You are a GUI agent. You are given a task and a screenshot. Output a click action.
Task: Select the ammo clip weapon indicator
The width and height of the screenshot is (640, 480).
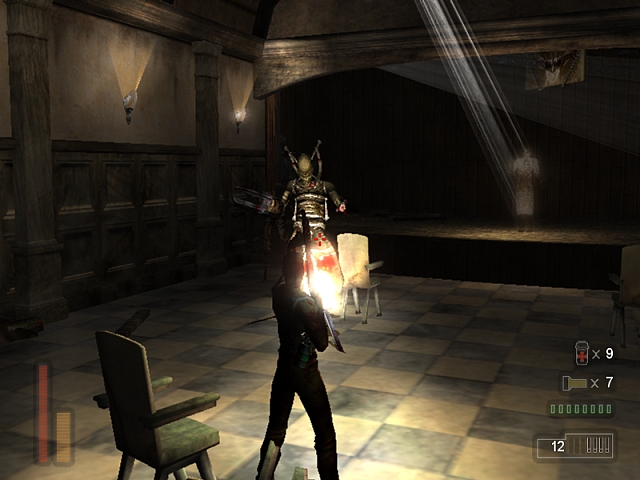coord(574,446)
